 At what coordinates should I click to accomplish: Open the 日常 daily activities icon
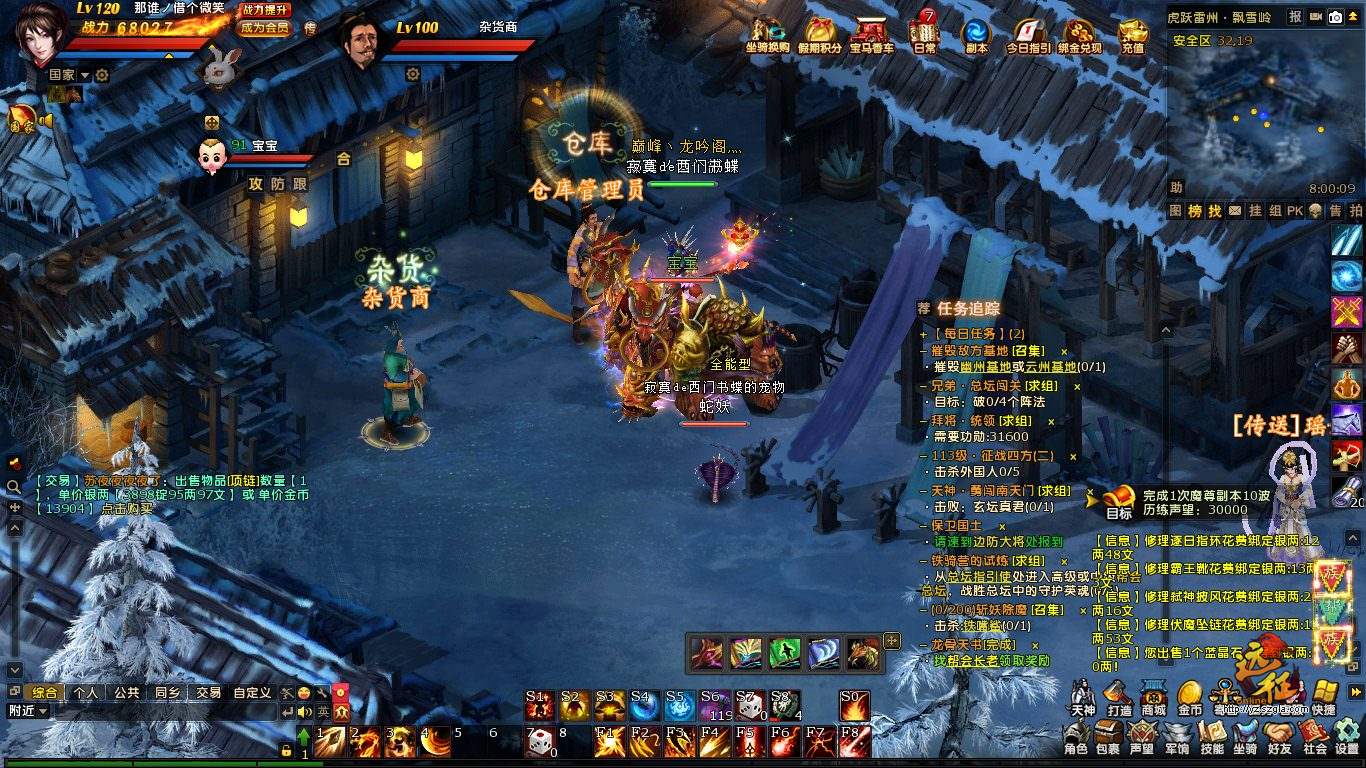[925, 32]
